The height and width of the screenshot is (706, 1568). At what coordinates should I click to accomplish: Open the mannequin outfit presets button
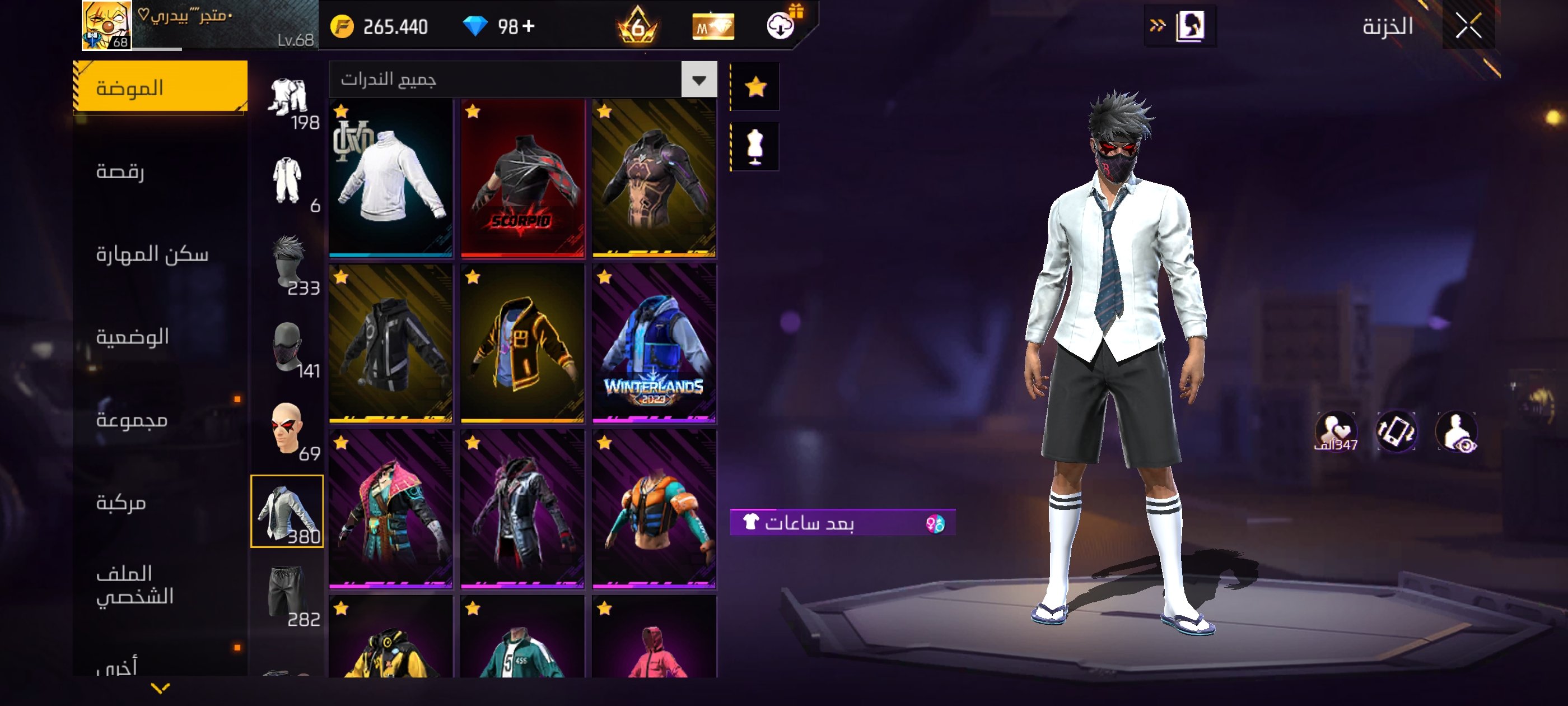coord(755,147)
